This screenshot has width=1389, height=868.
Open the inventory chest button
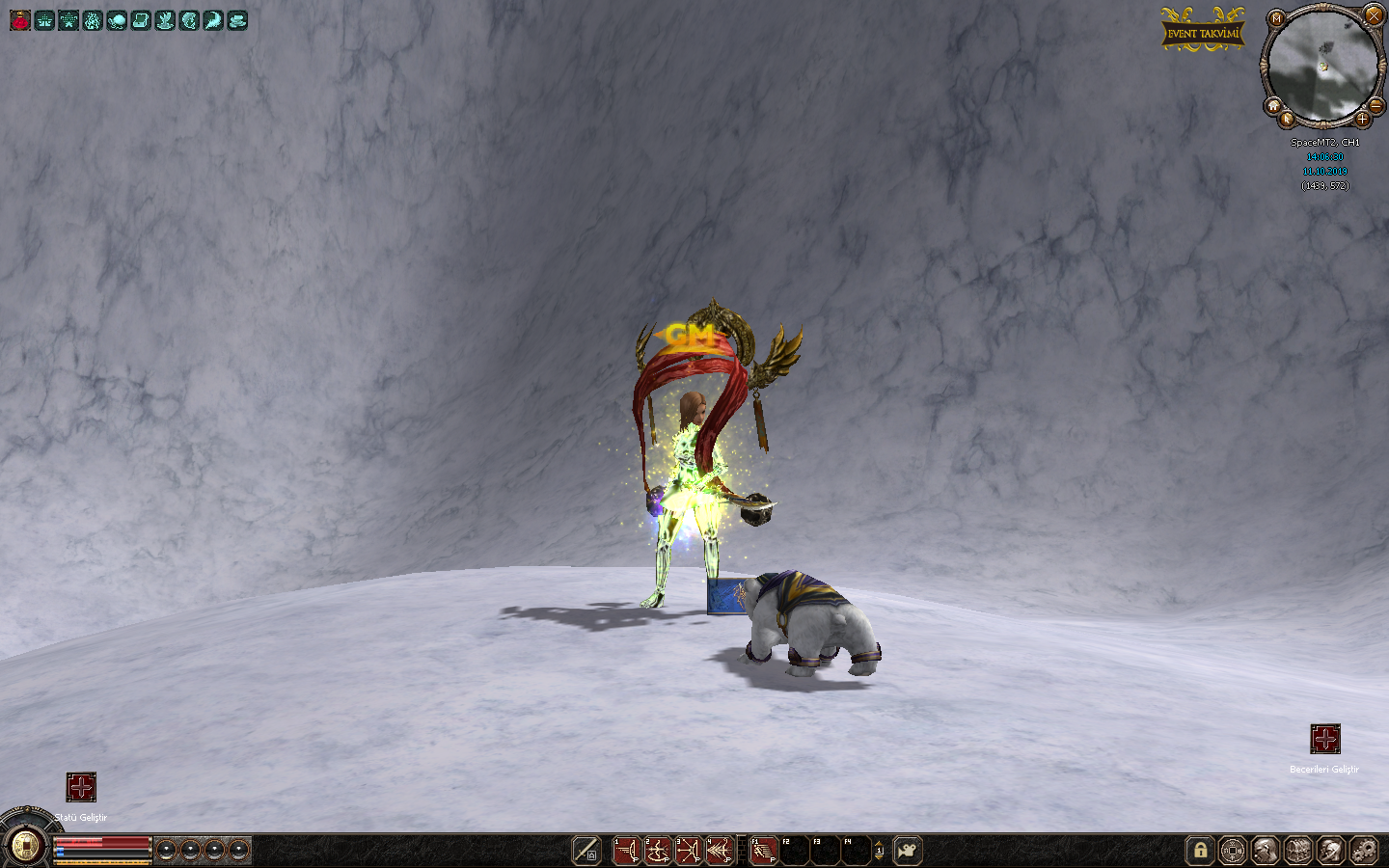coord(1298,851)
